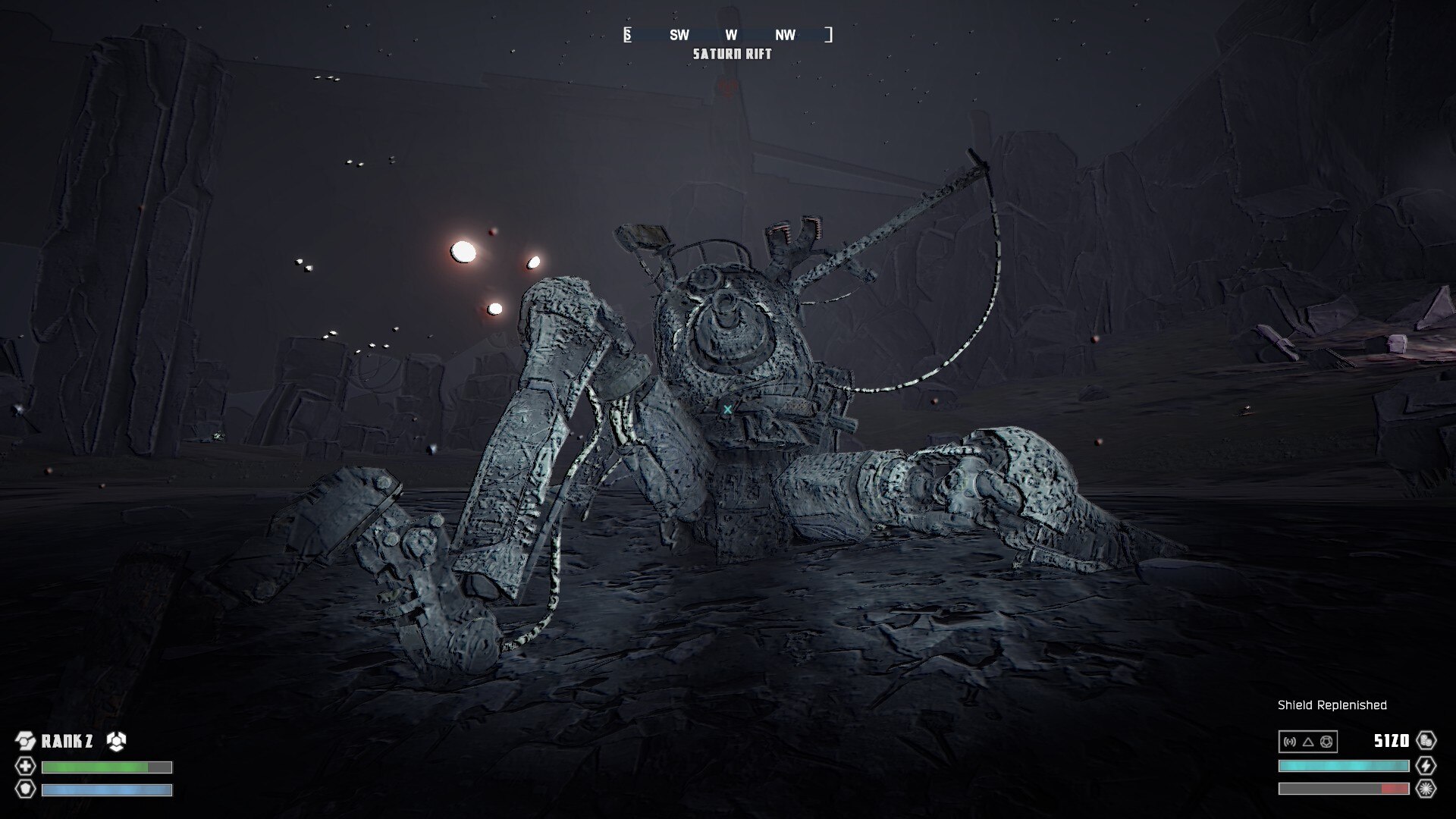Viewport: 1456px width, 819px height.
Task: Select the signal waves scanner icon
Action: pos(1290,742)
